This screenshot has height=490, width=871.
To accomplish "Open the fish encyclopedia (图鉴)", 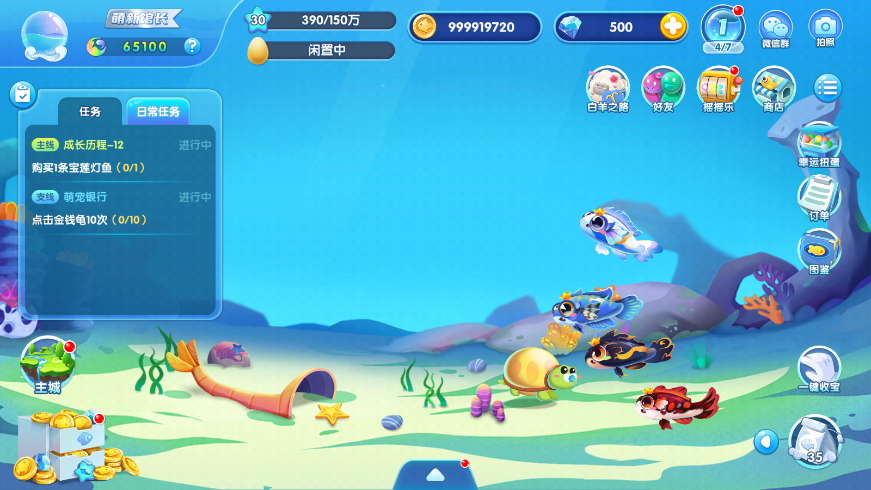I will pyautogui.click(x=818, y=250).
